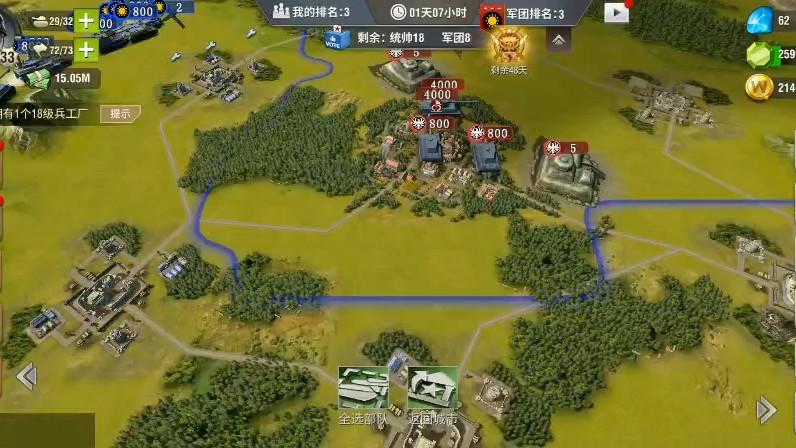
Task: Select all troops with the 全选部队 button
Action: coord(363,391)
